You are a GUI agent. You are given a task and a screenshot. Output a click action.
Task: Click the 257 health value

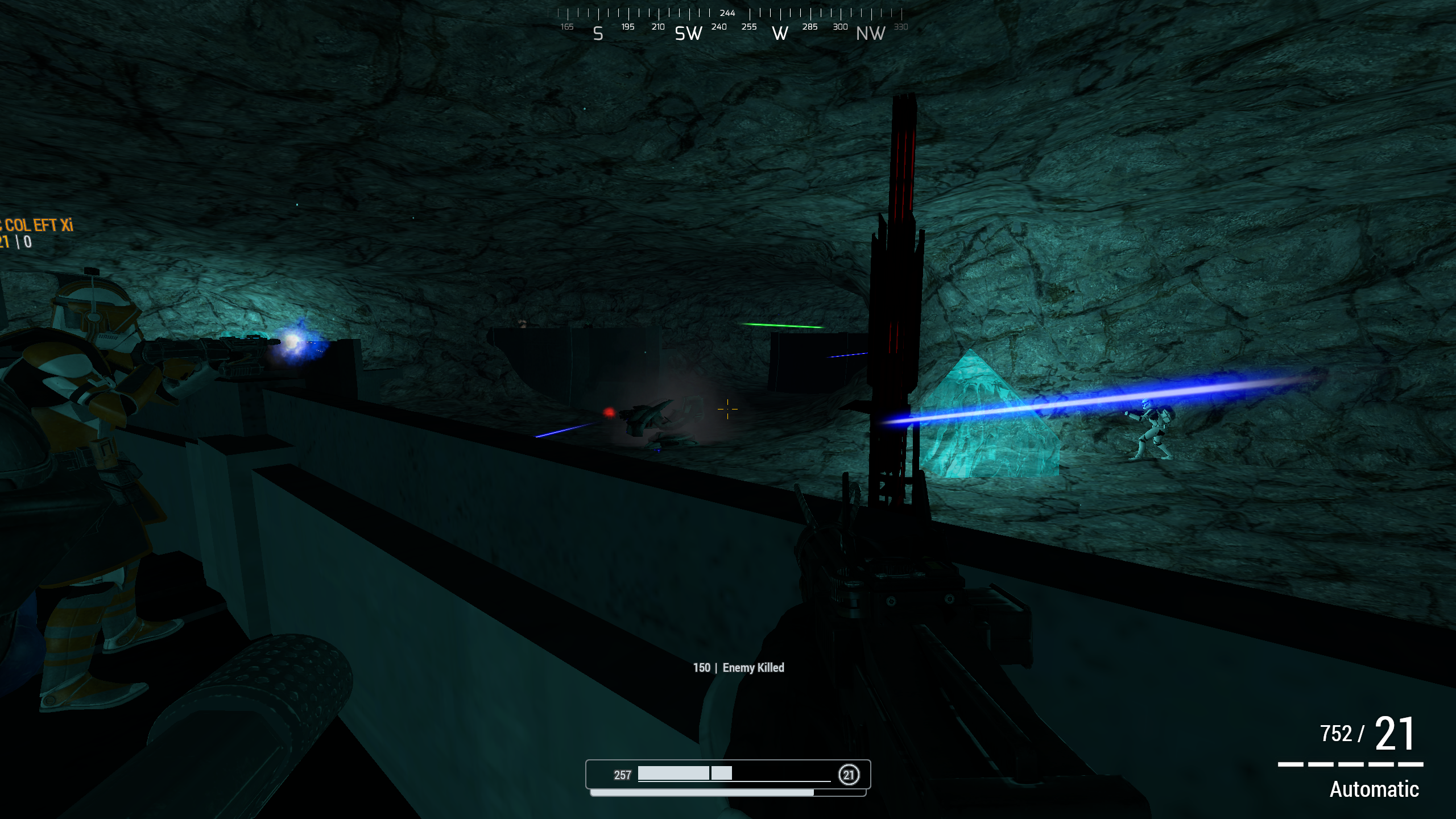pos(623,774)
